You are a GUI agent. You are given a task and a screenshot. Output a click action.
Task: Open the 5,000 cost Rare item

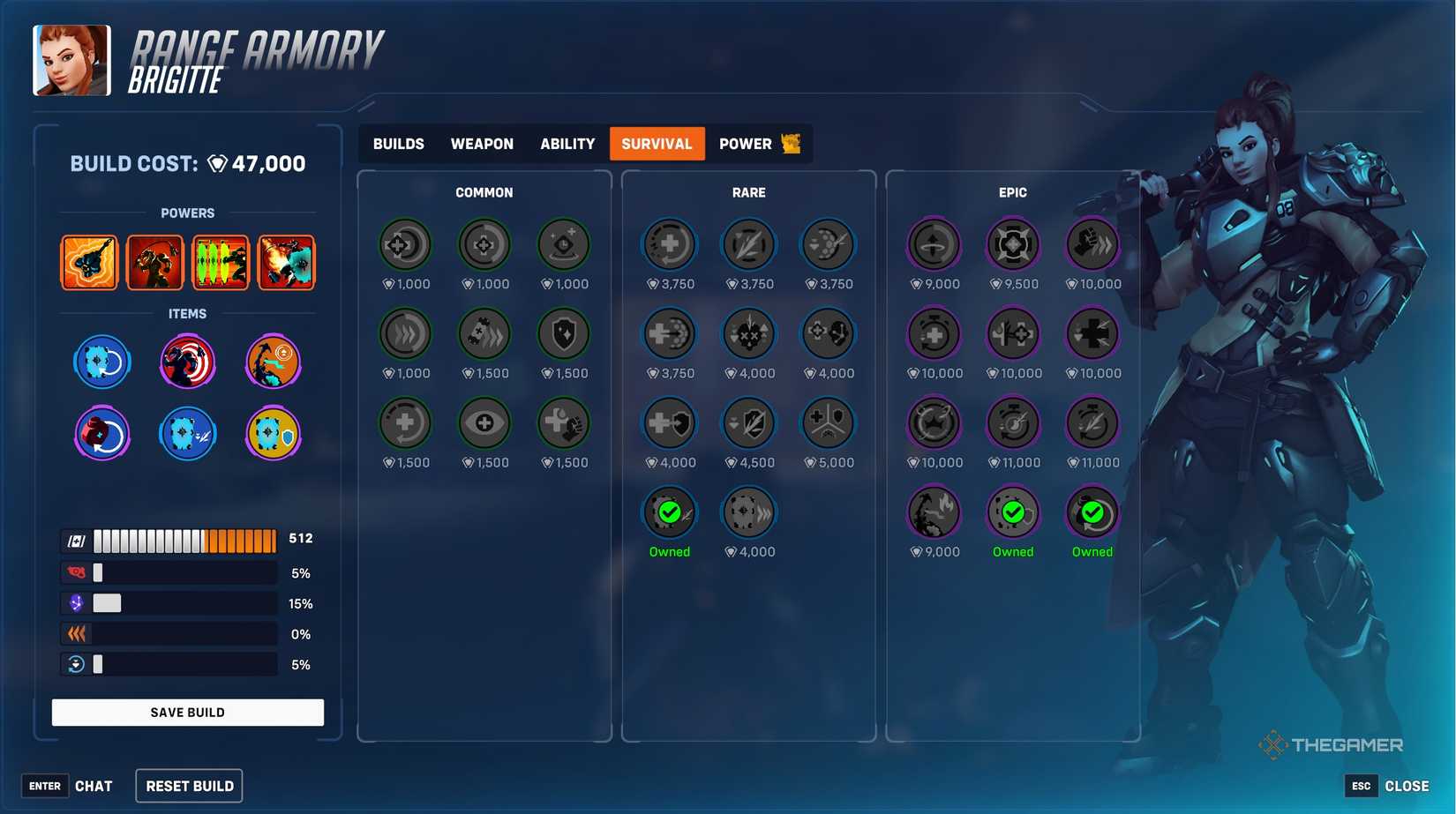[x=828, y=423]
